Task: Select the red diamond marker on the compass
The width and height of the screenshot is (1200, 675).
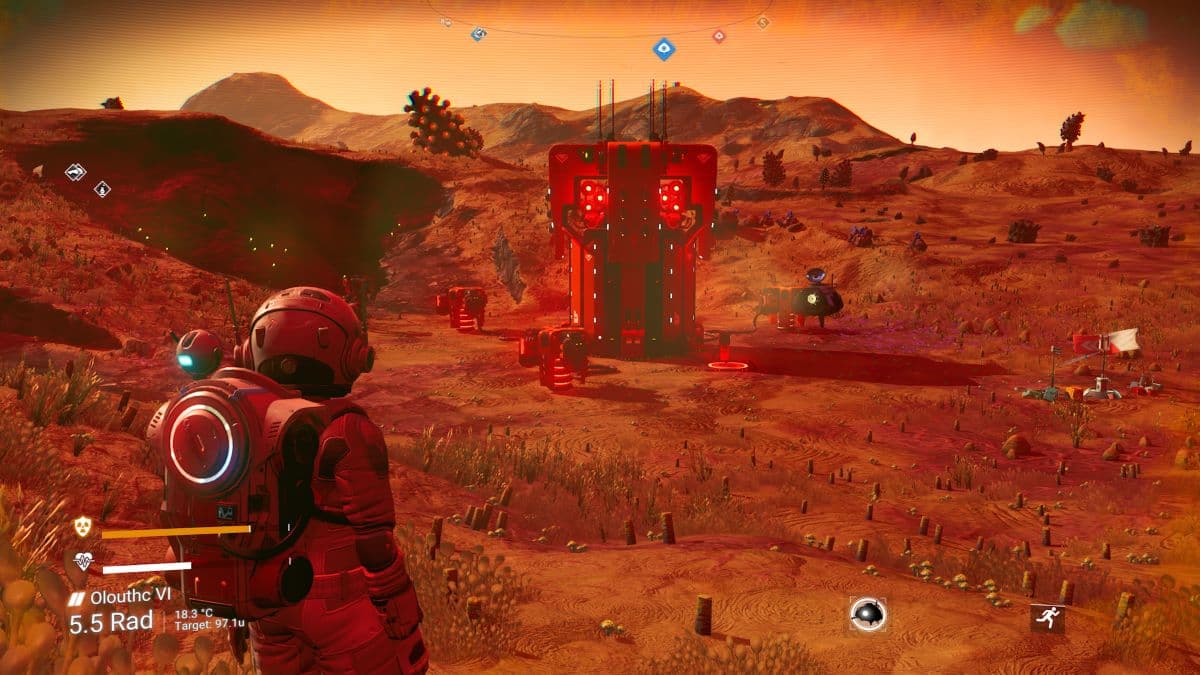Action: [718, 36]
